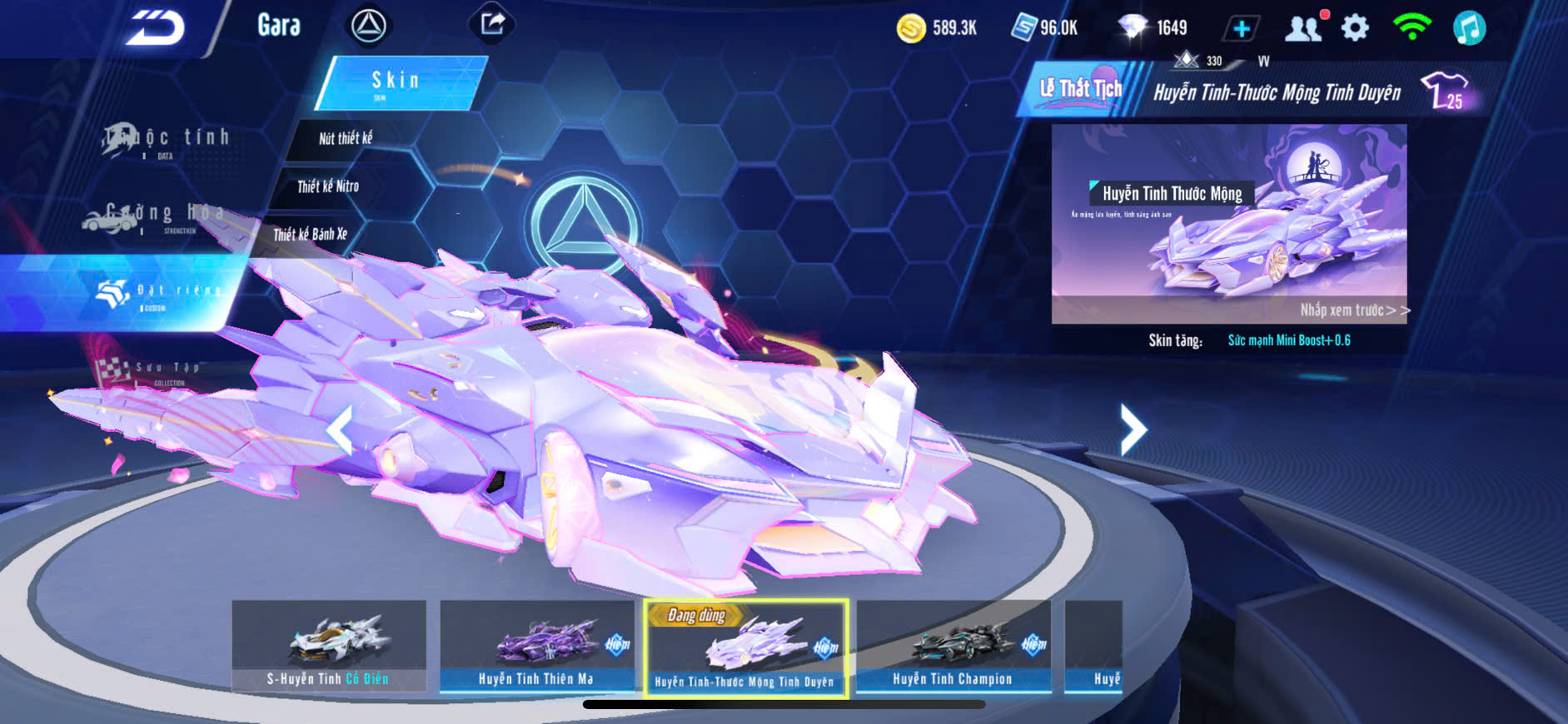Image resolution: width=1568 pixels, height=724 pixels.
Task: Open the Nút thiết kế option
Action: (346, 138)
